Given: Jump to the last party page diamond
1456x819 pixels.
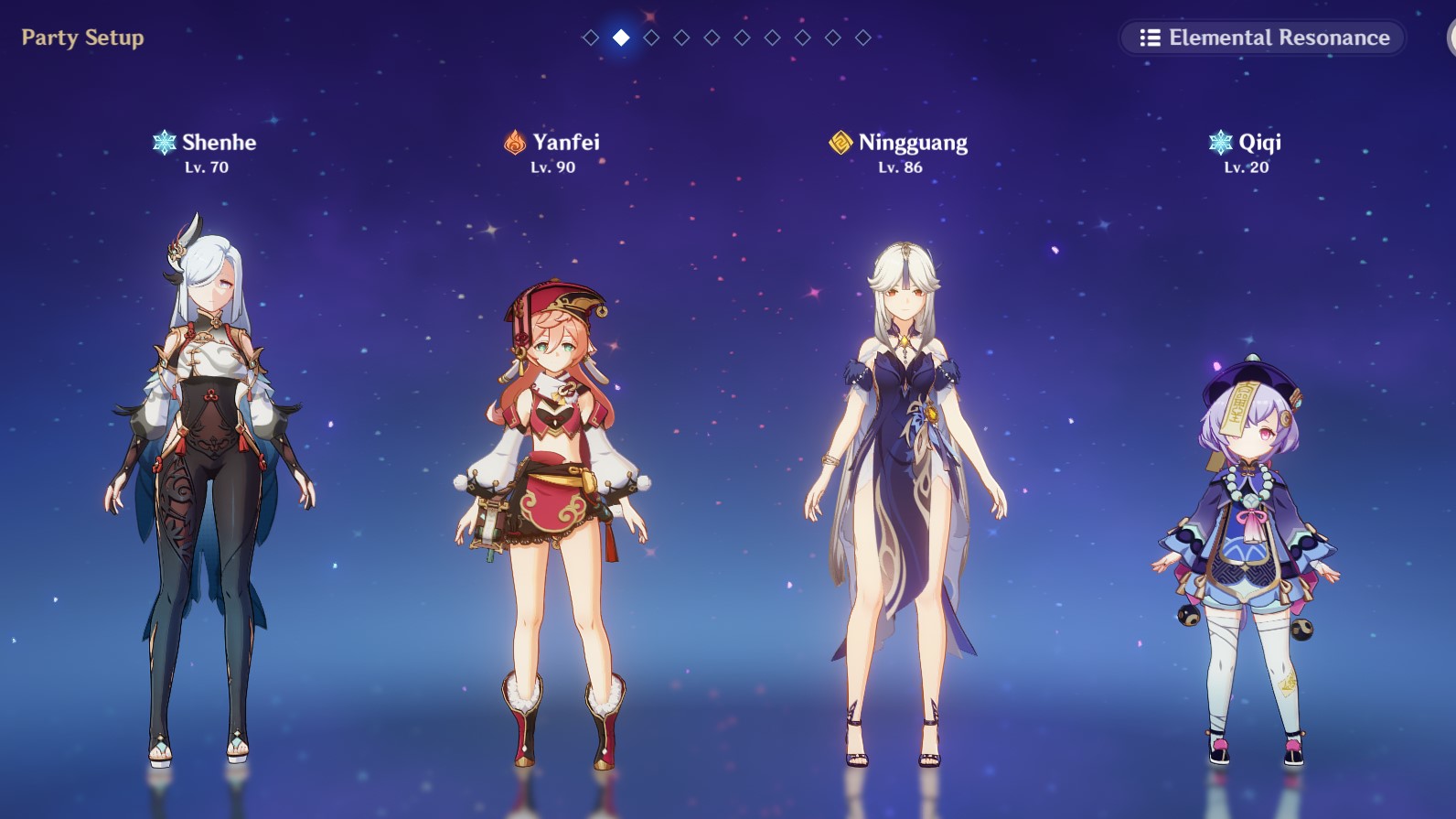Looking at the screenshot, I should pyautogui.click(x=862, y=38).
